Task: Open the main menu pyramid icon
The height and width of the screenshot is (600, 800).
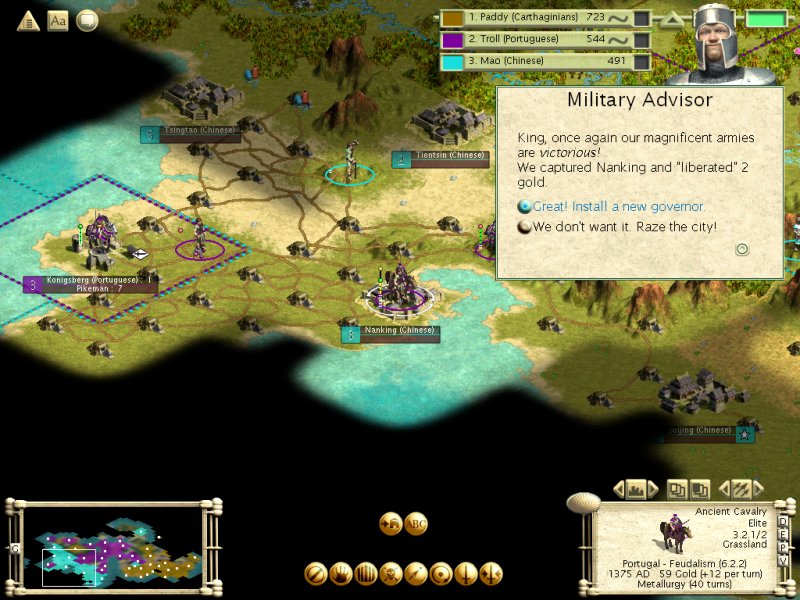Action: 27,20
